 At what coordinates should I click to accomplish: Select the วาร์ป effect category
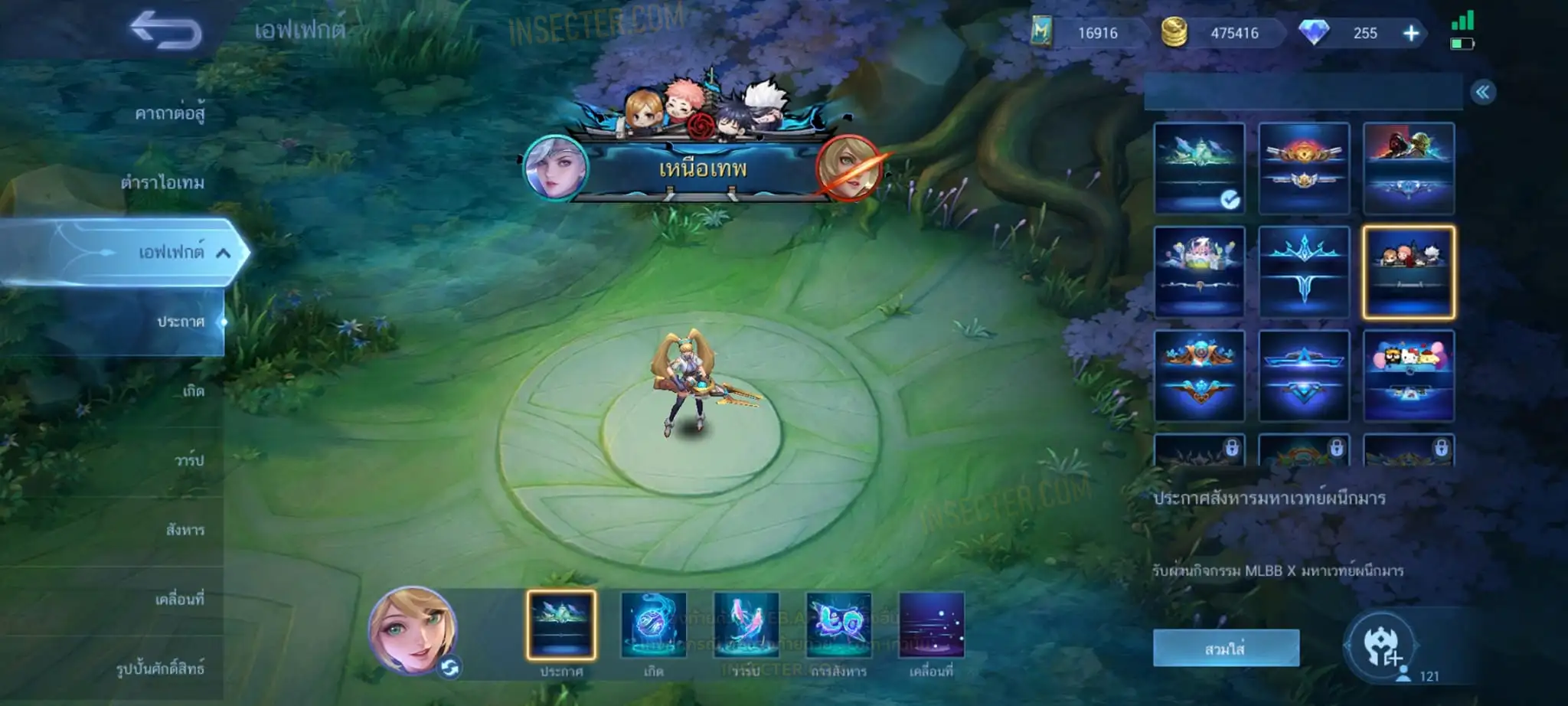tap(188, 460)
